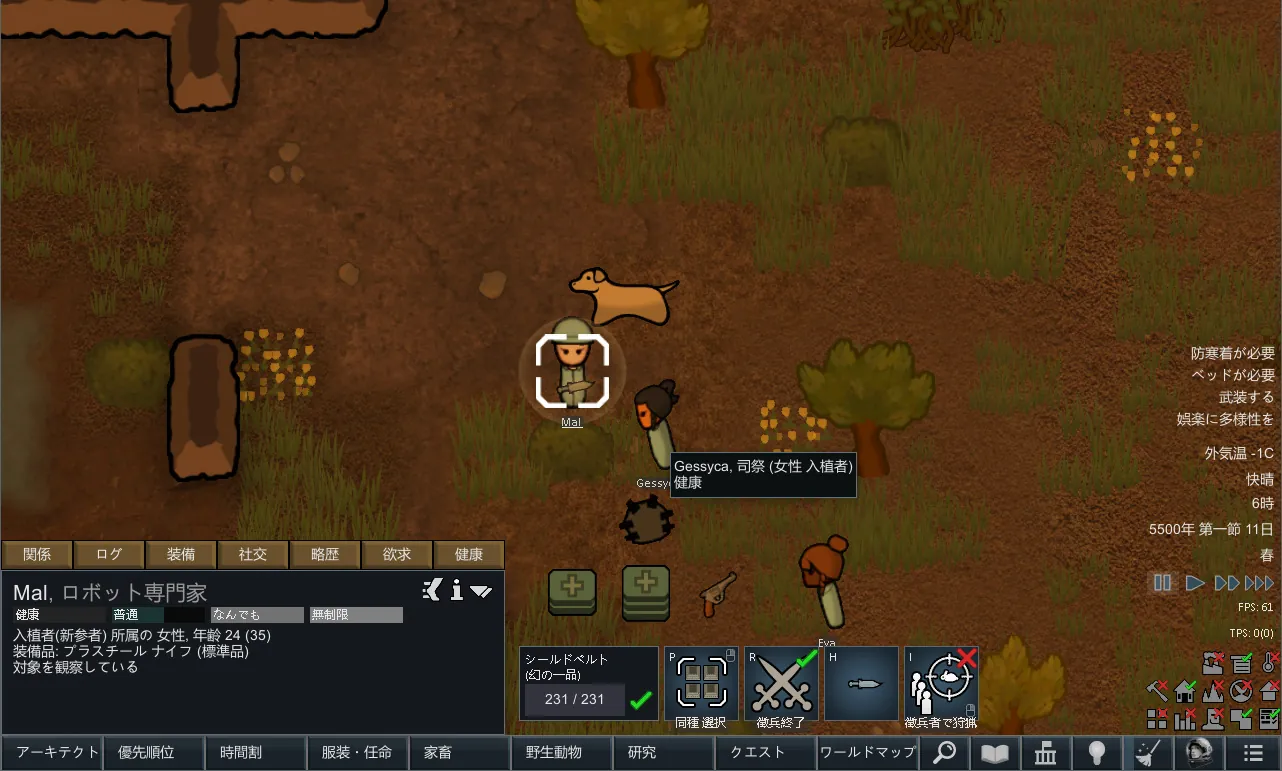Open the アーキテクト (Architect) menu
Screen dimensions: 1282x771
(x=52, y=752)
